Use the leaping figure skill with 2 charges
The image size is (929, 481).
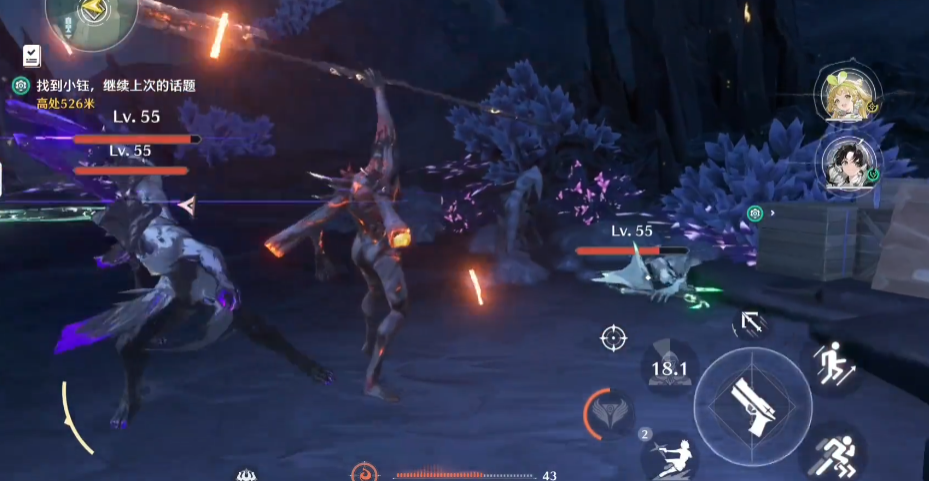pyautogui.click(x=669, y=455)
